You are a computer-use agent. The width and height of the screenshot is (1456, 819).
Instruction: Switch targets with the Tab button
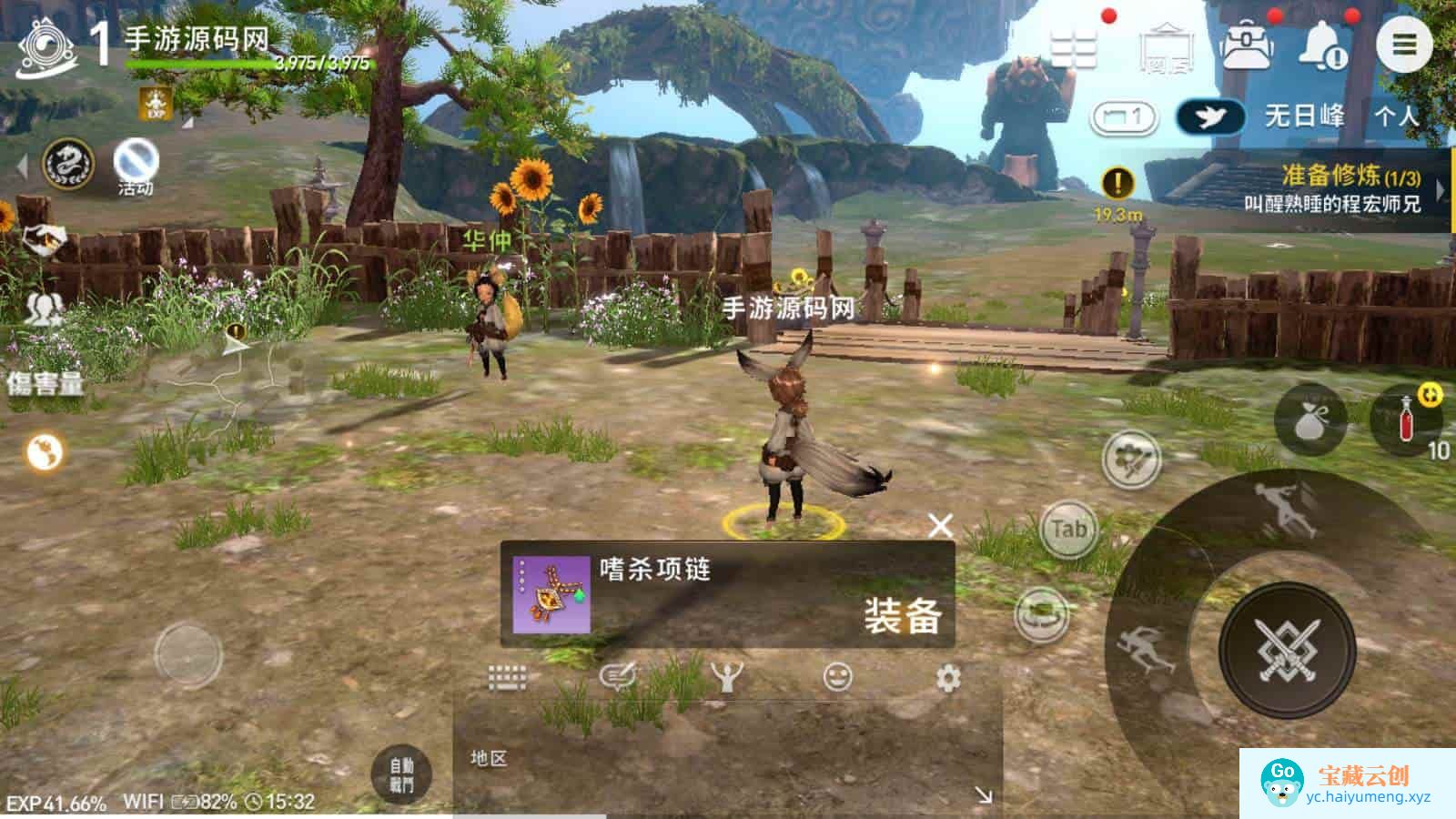pyautogui.click(x=1068, y=529)
